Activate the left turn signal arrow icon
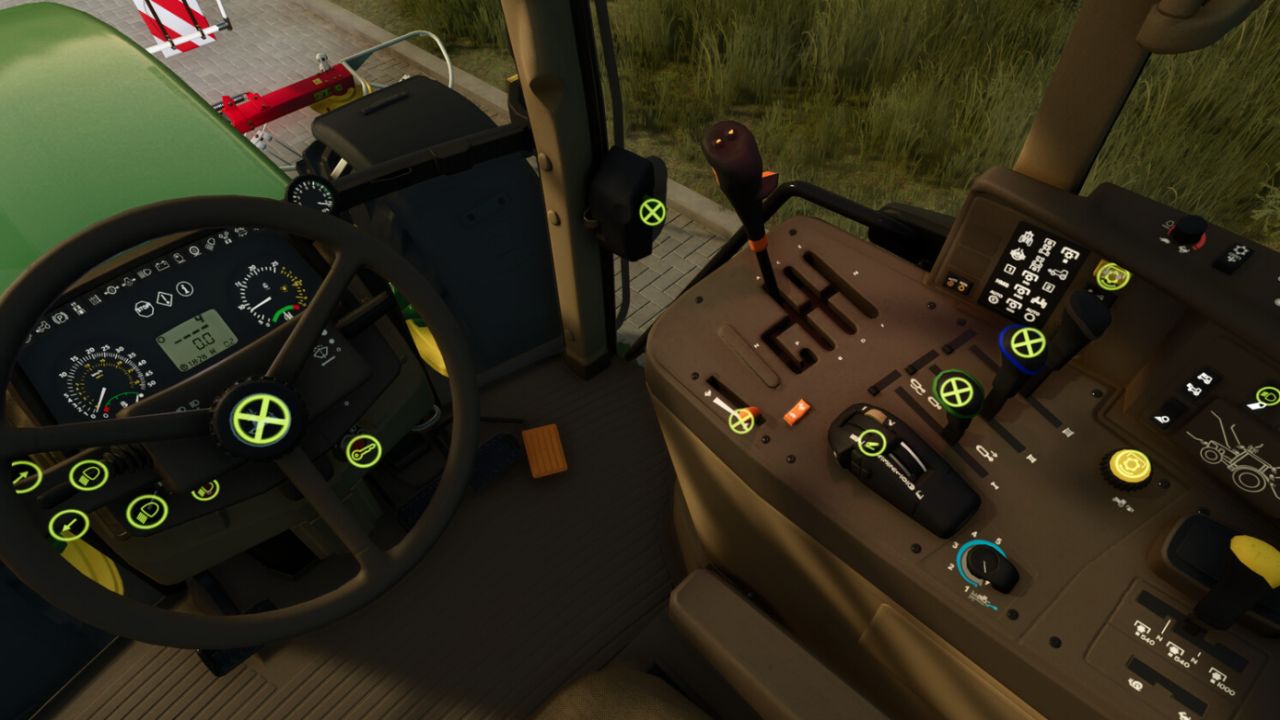Image resolution: width=1280 pixels, height=720 pixels. click(x=67, y=524)
